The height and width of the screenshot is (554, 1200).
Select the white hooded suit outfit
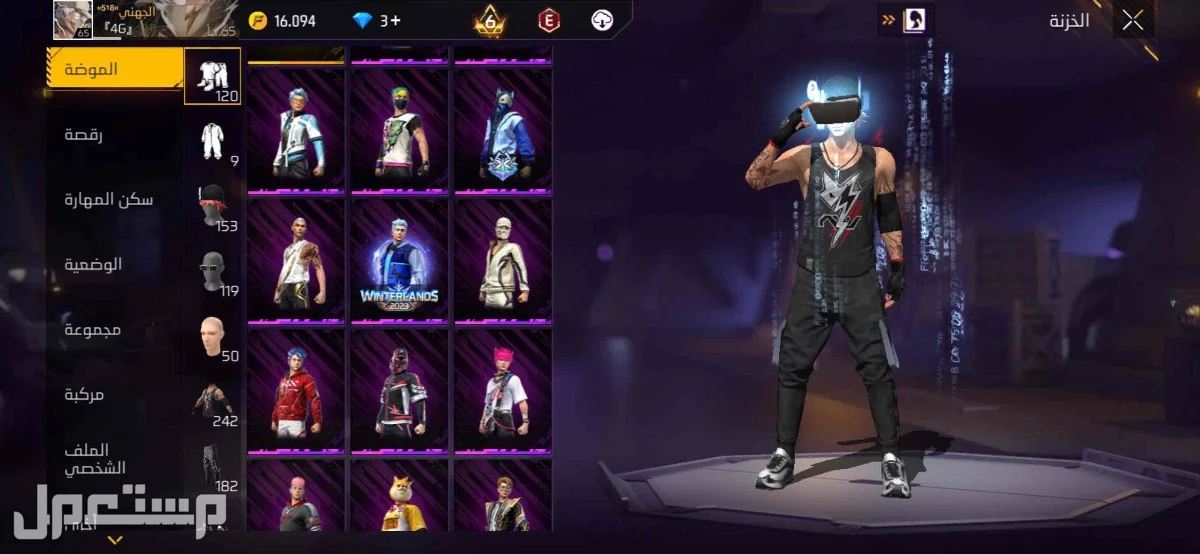click(502, 261)
